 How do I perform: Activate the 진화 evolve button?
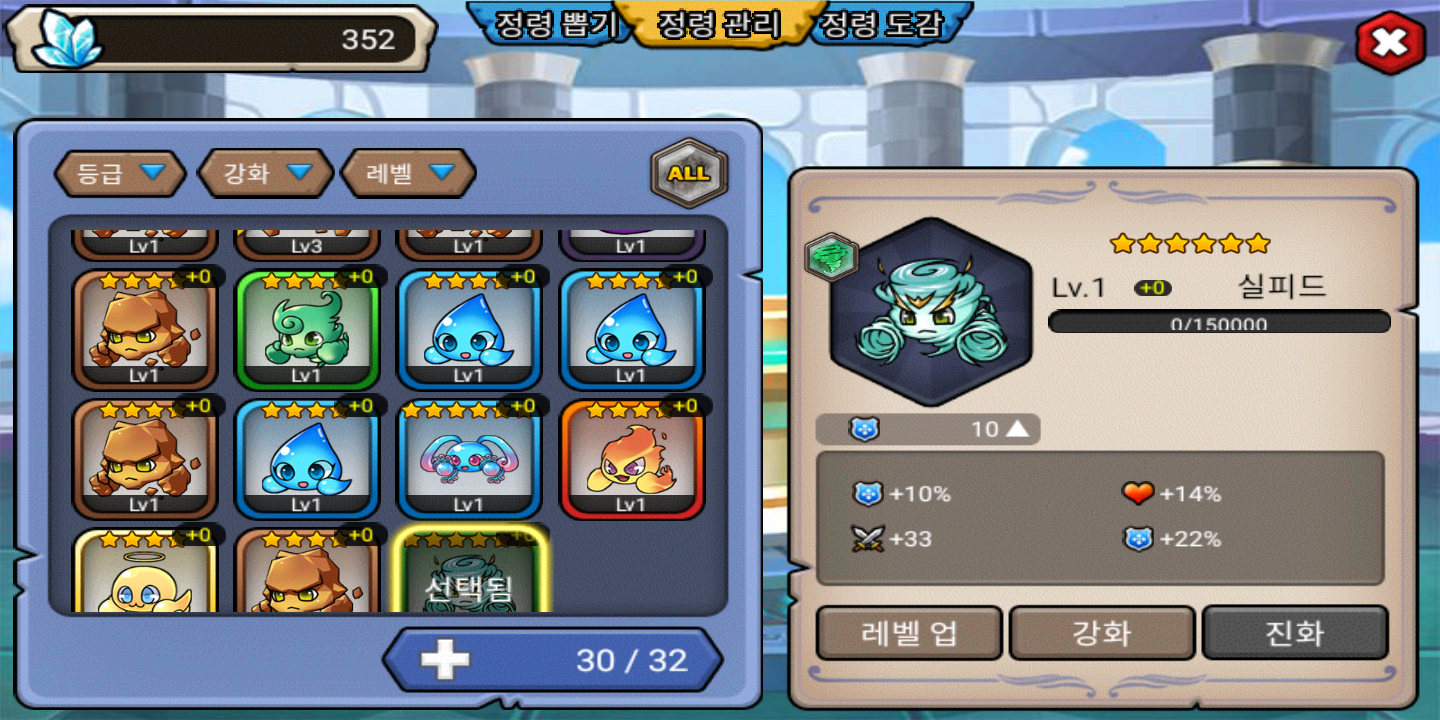coord(1295,633)
